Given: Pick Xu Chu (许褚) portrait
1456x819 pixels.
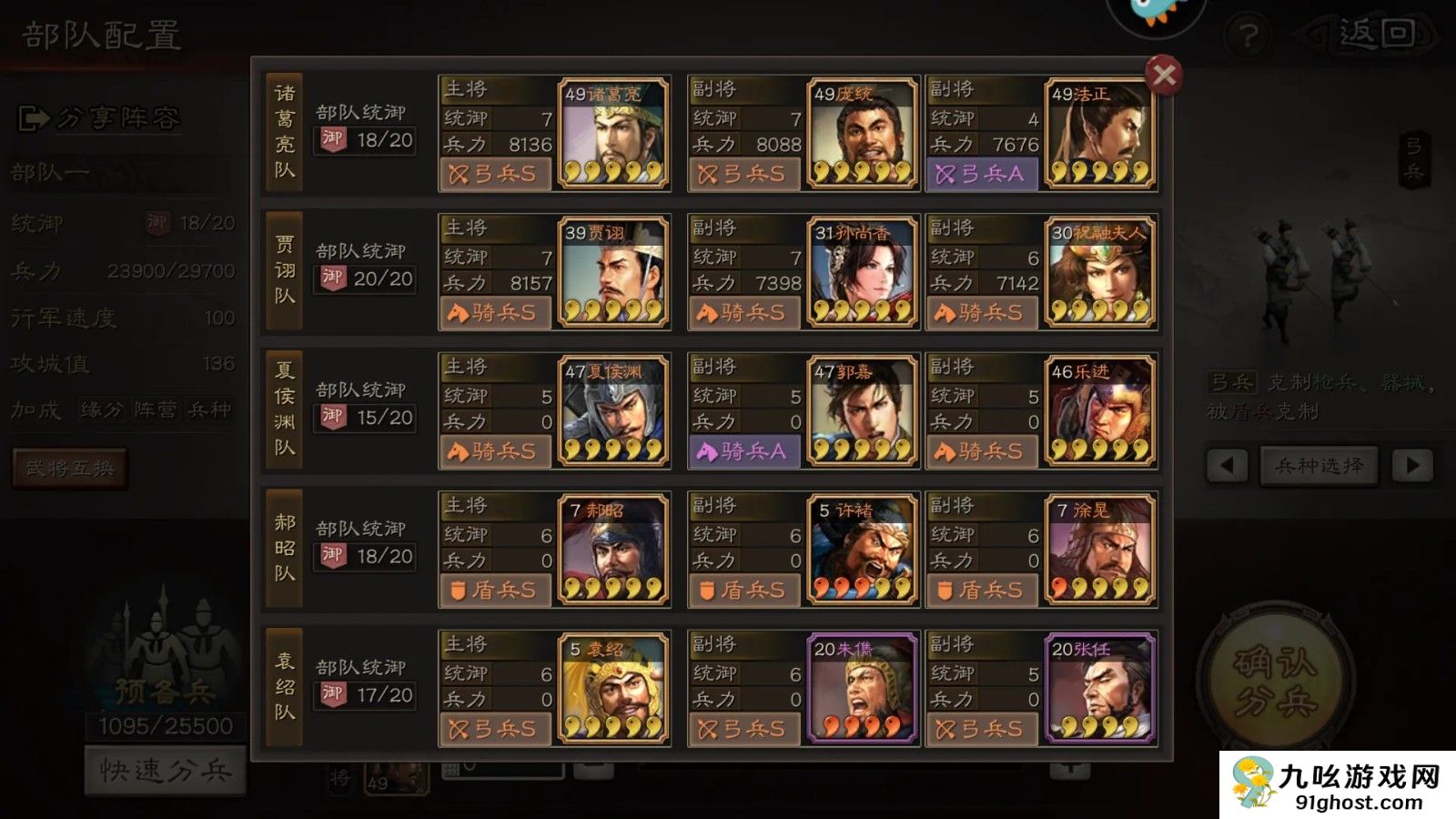Looking at the screenshot, I should pyautogui.click(x=862, y=550).
